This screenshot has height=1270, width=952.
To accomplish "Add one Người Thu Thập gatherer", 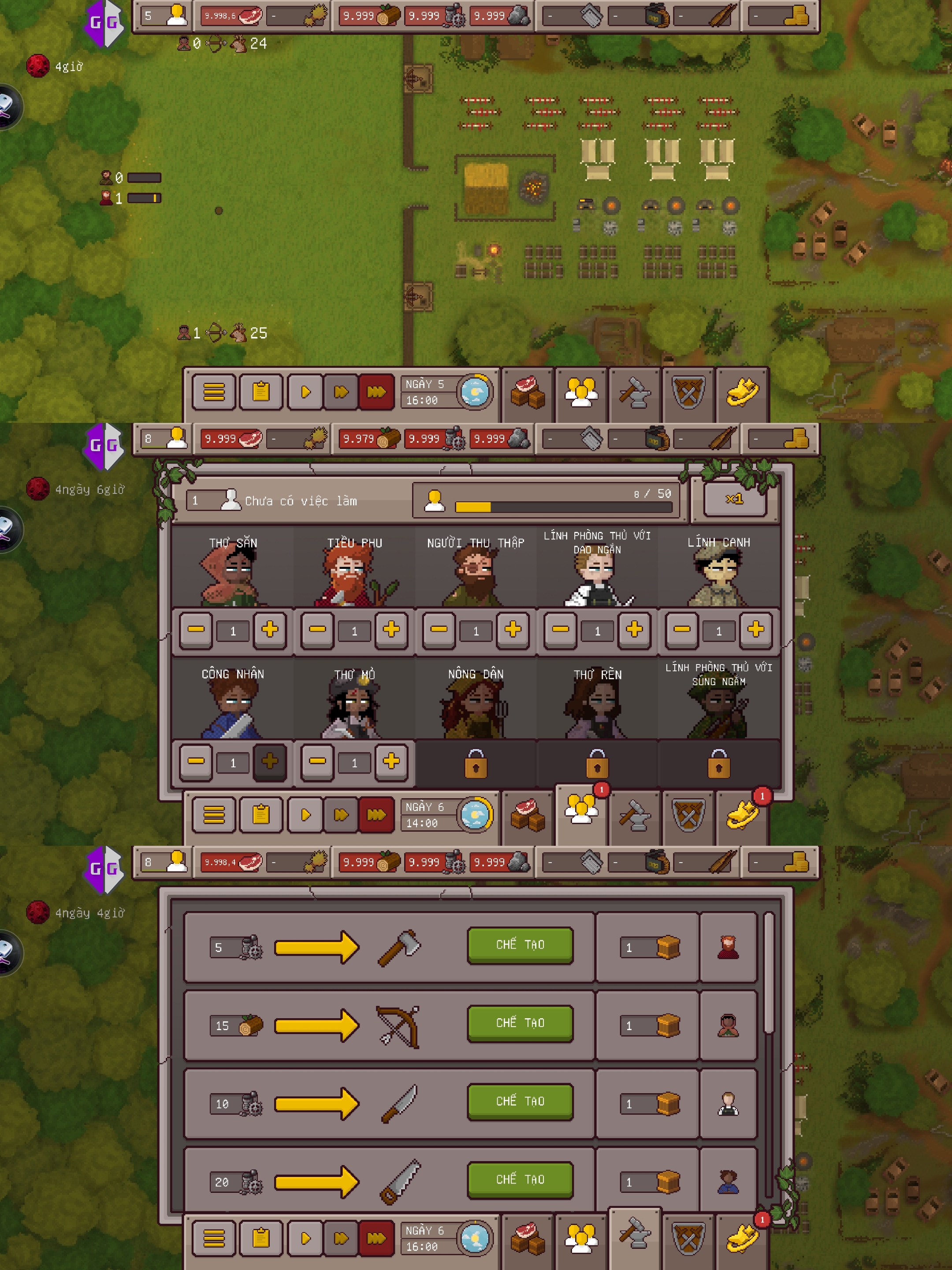I will [x=513, y=629].
